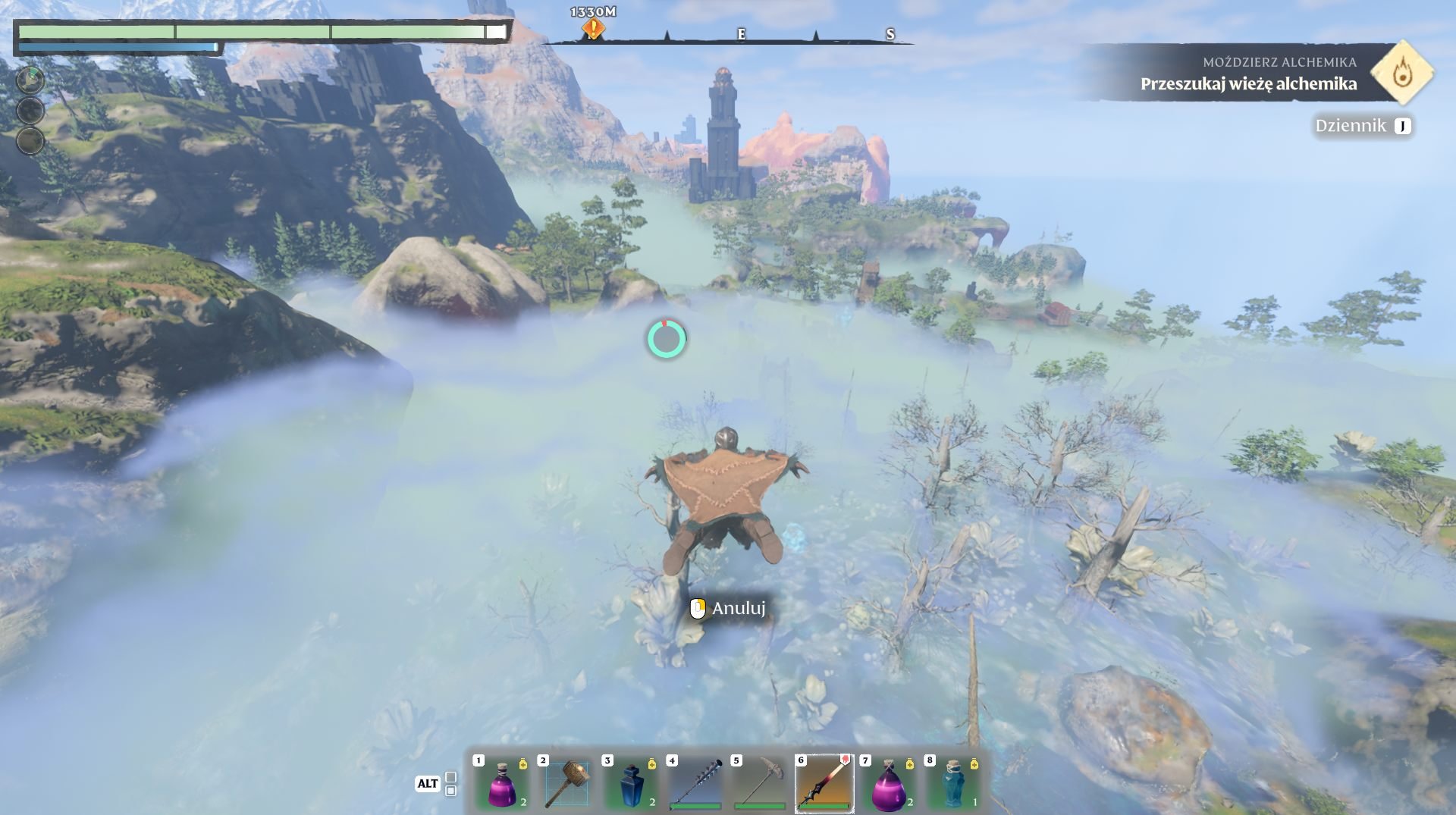Click the flame quest diamond icon

coord(1402,73)
